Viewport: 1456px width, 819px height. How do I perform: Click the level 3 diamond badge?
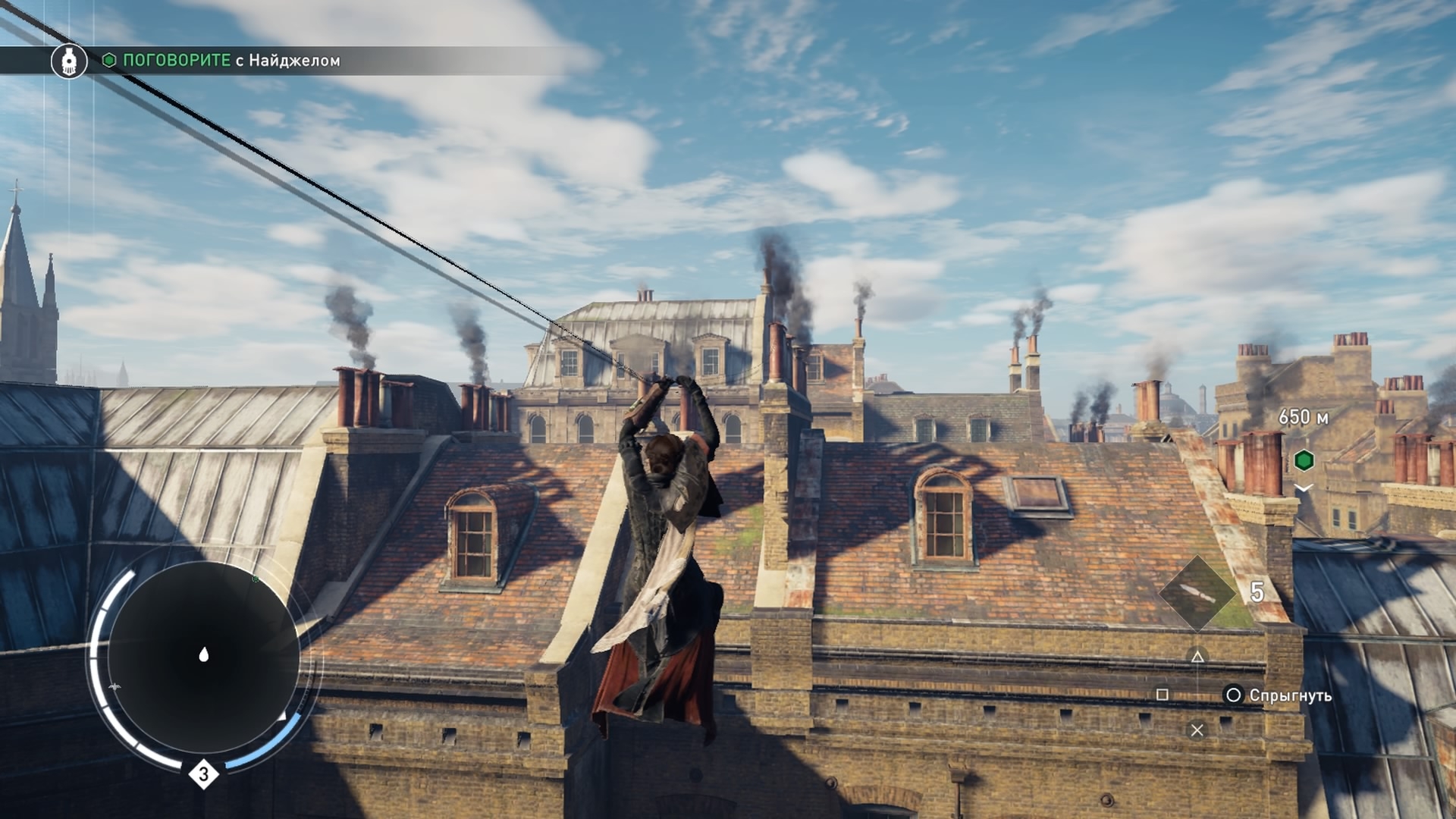[203, 774]
